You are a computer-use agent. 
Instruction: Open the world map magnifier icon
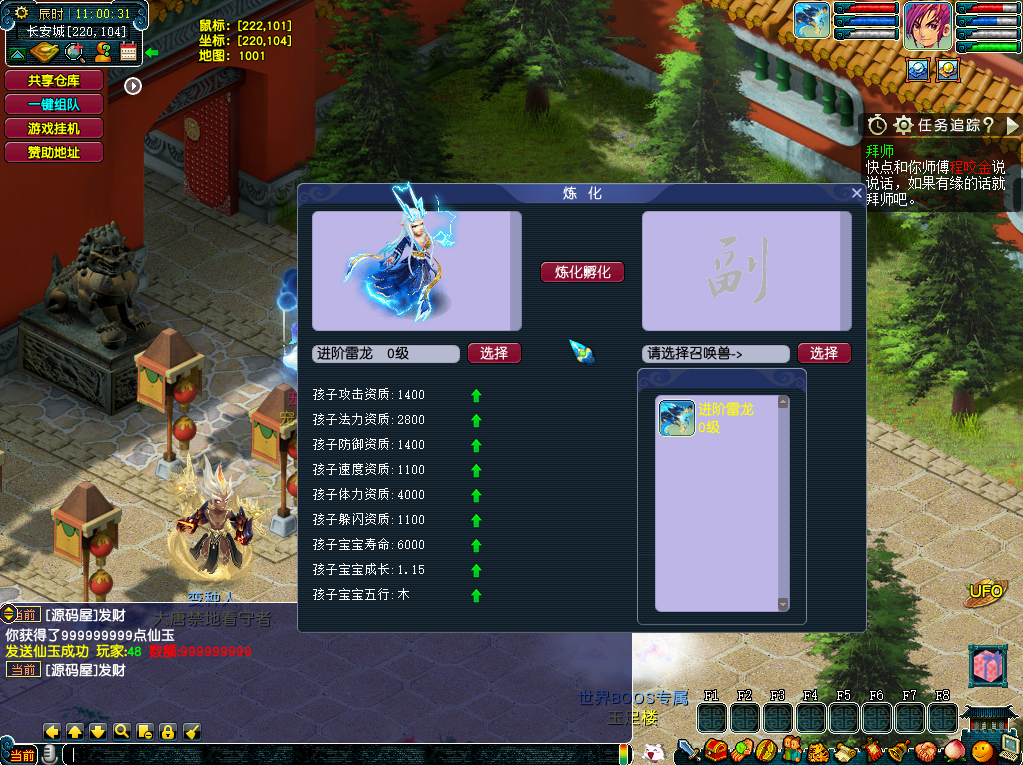point(76,53)
